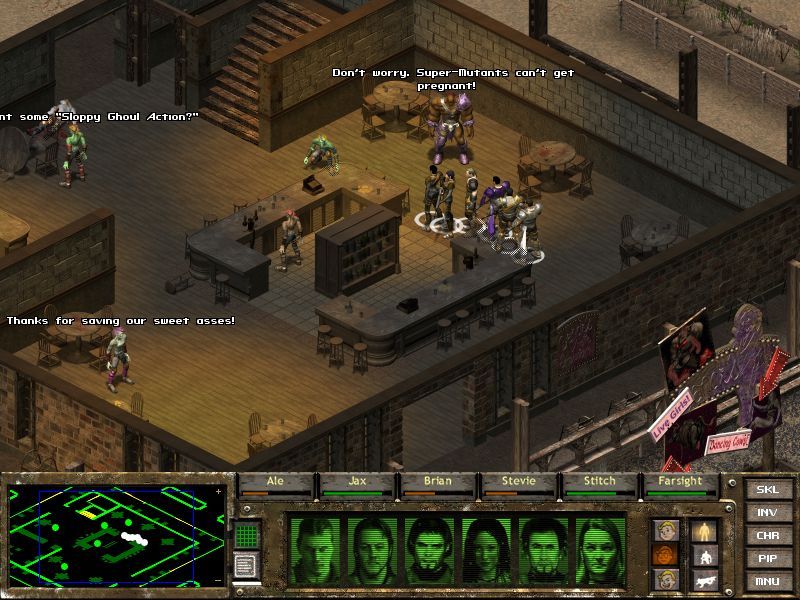Image resolution: width=800 pixels, height=600 pixels.
Task: Select squad member Ale's name tab
Action: 275,482
